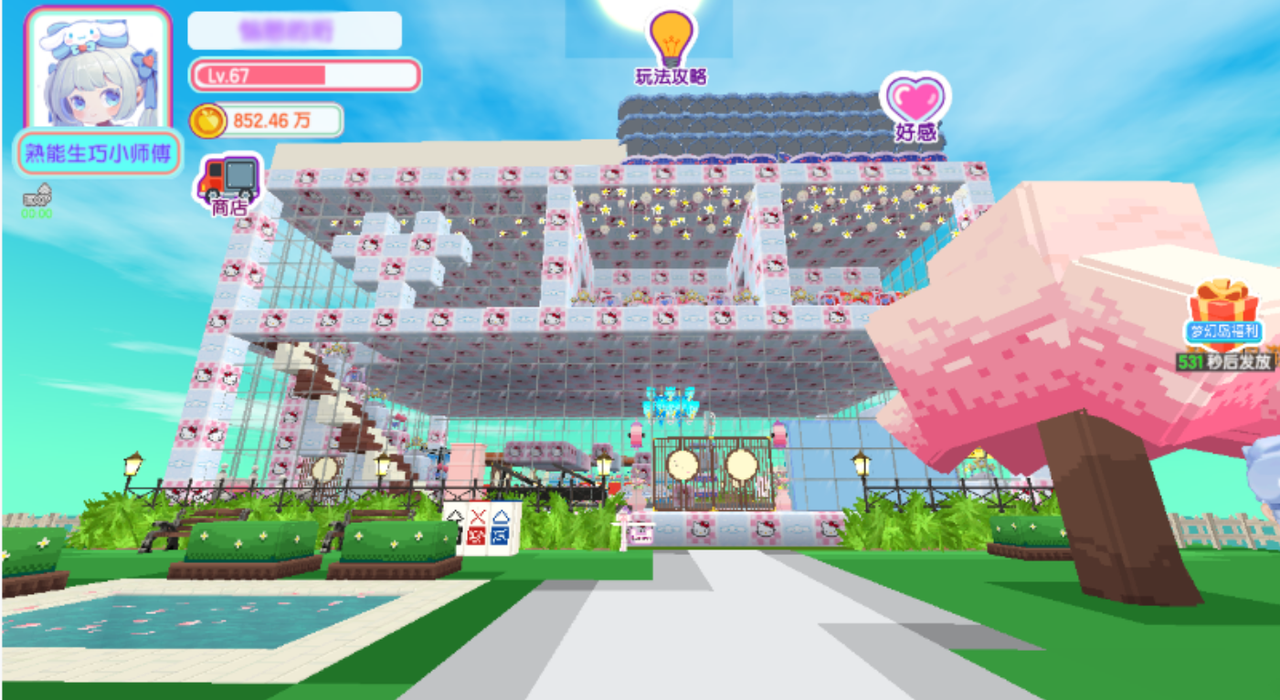Open the 商店 truck shop
Screen dimensions: 1280x700
click(229, 183)
